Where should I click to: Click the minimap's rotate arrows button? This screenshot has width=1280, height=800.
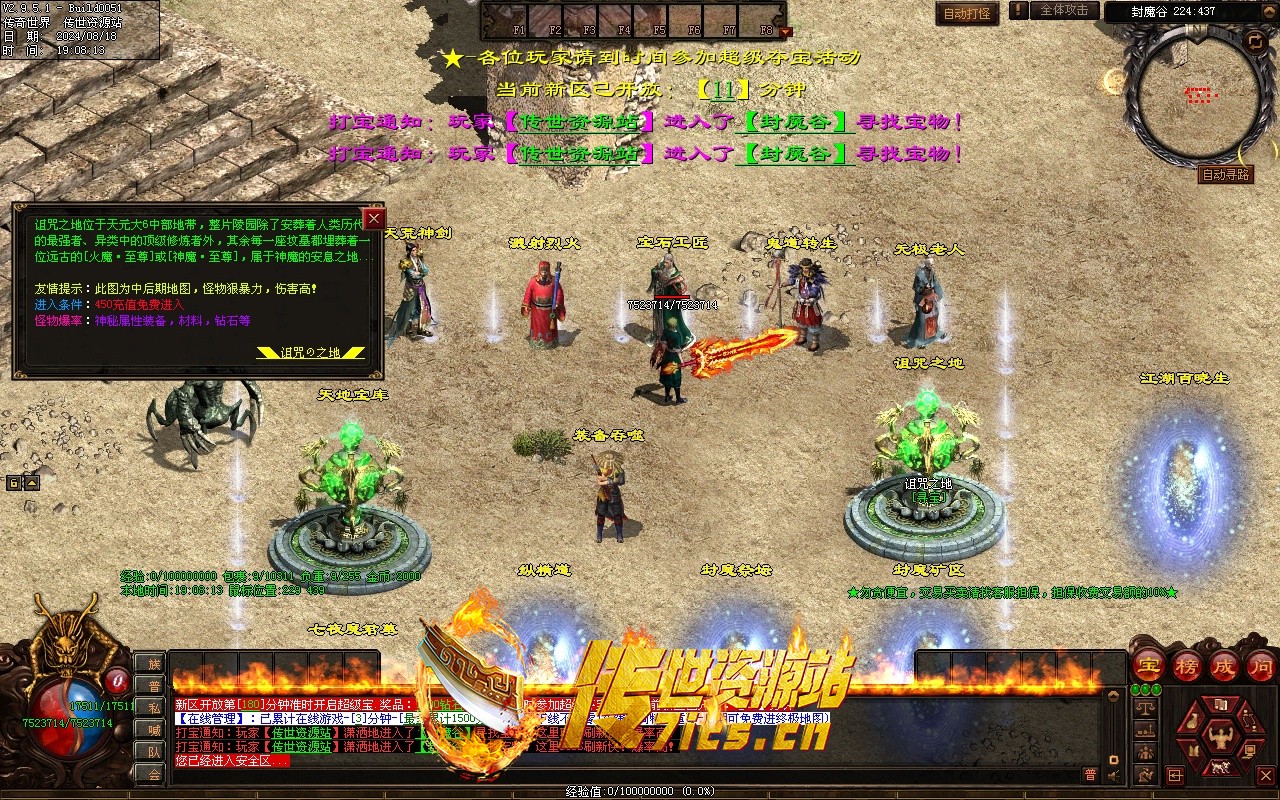point(1255,41)
